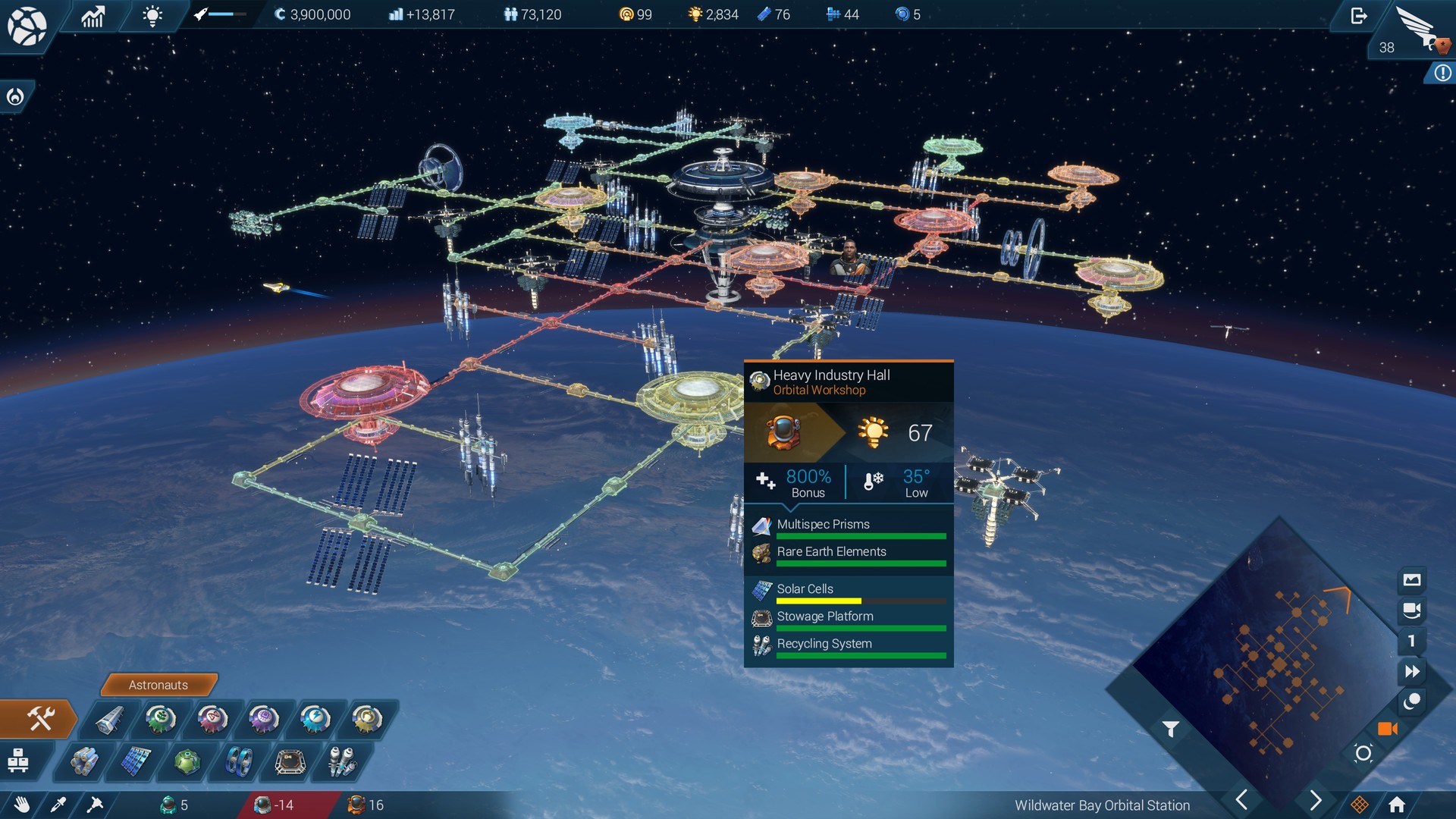Pick the green bio module from build menu
The image size is (1456, 819).
pyautogui.click(x=160, y=720)
